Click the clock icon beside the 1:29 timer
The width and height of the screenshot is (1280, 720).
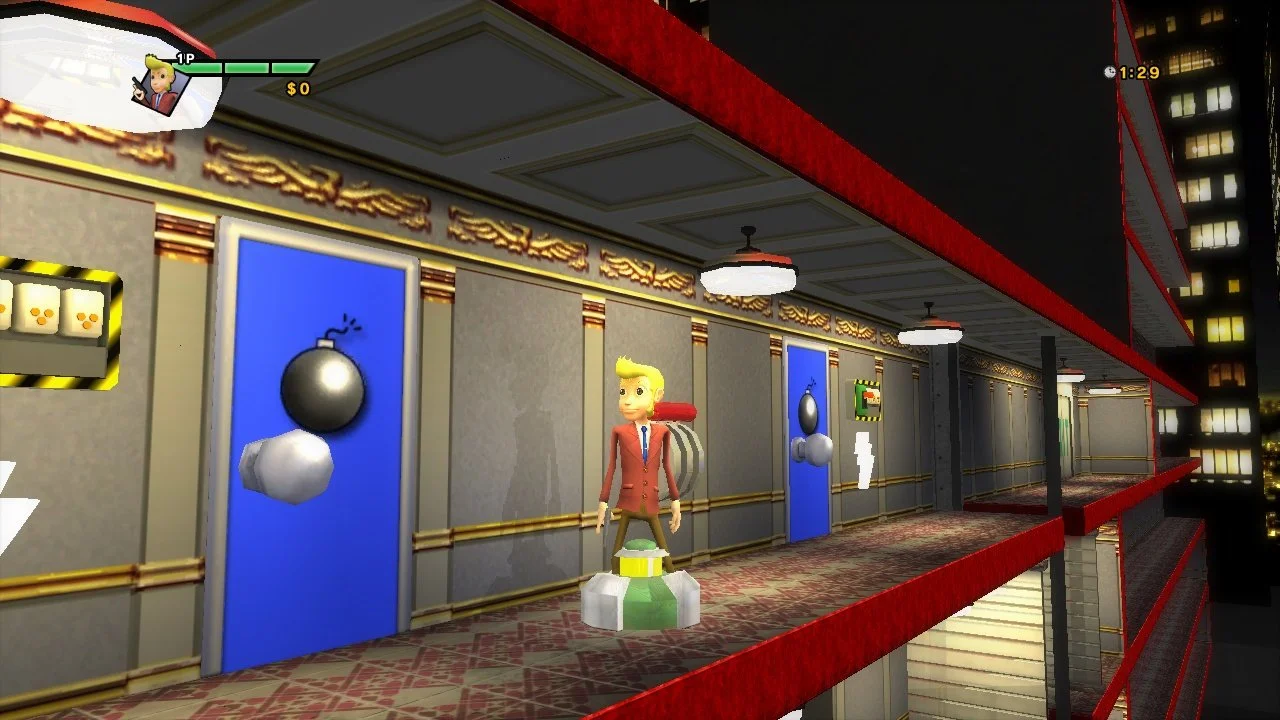click(x=1112, y=70)
